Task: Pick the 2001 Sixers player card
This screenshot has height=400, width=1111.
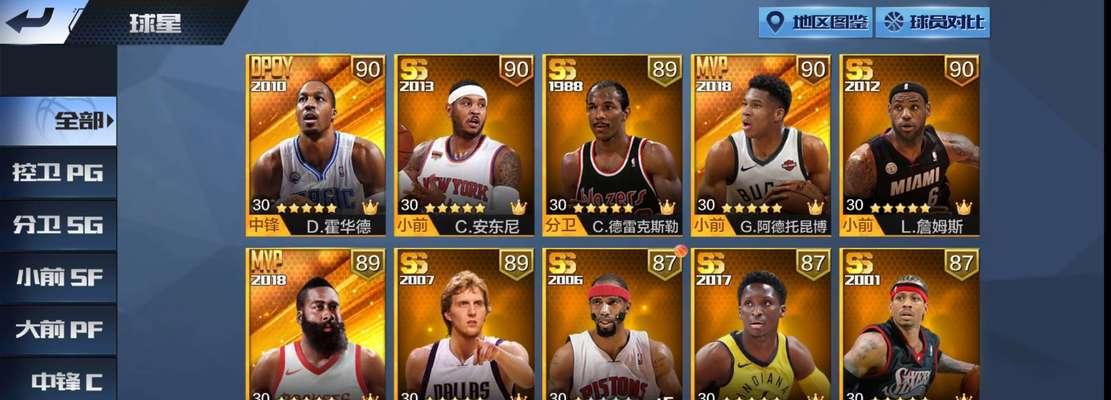Action: (909, 325)
